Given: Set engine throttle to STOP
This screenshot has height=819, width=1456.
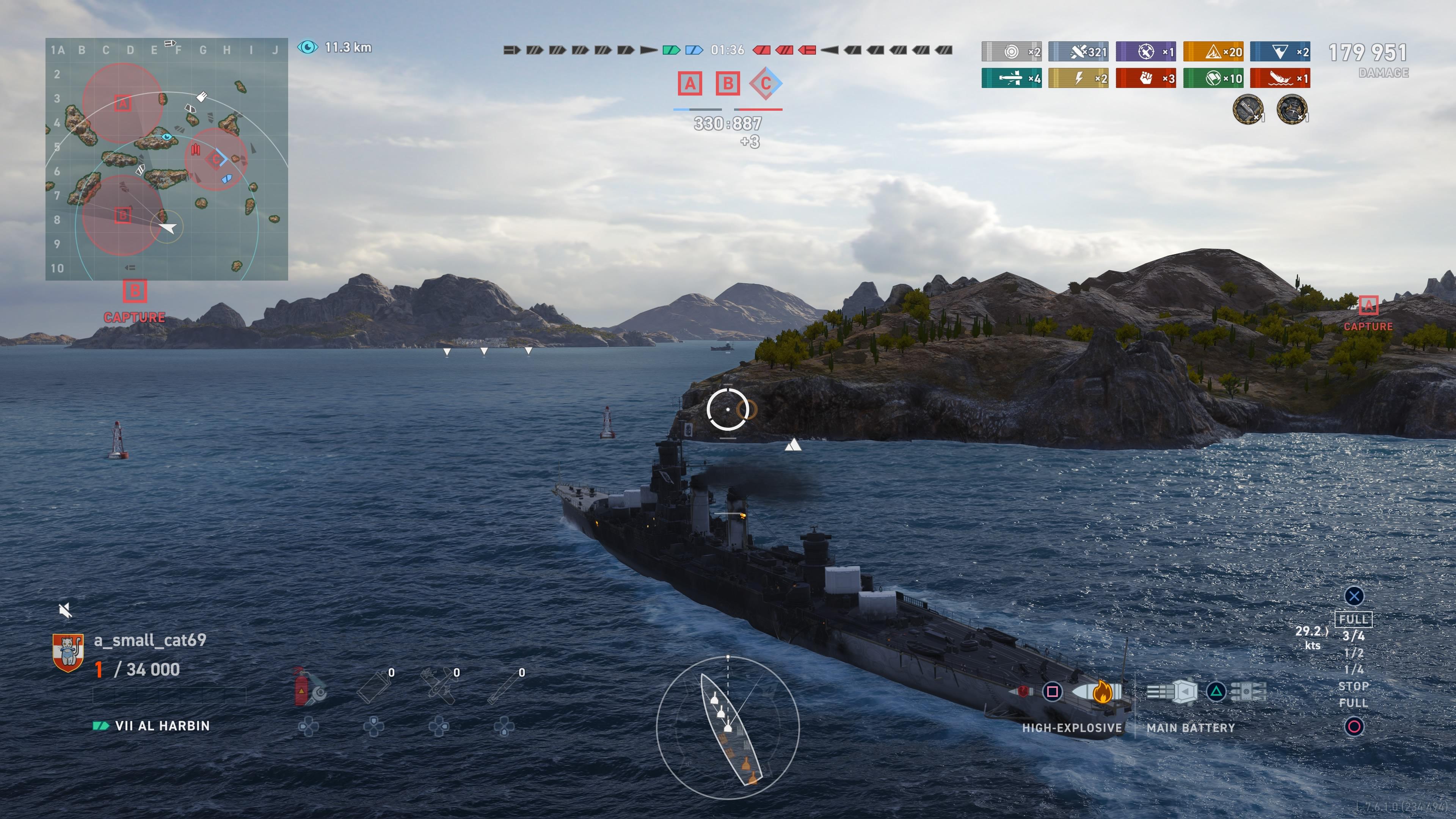Looking at the screenshot, I should coord(1353,686).
